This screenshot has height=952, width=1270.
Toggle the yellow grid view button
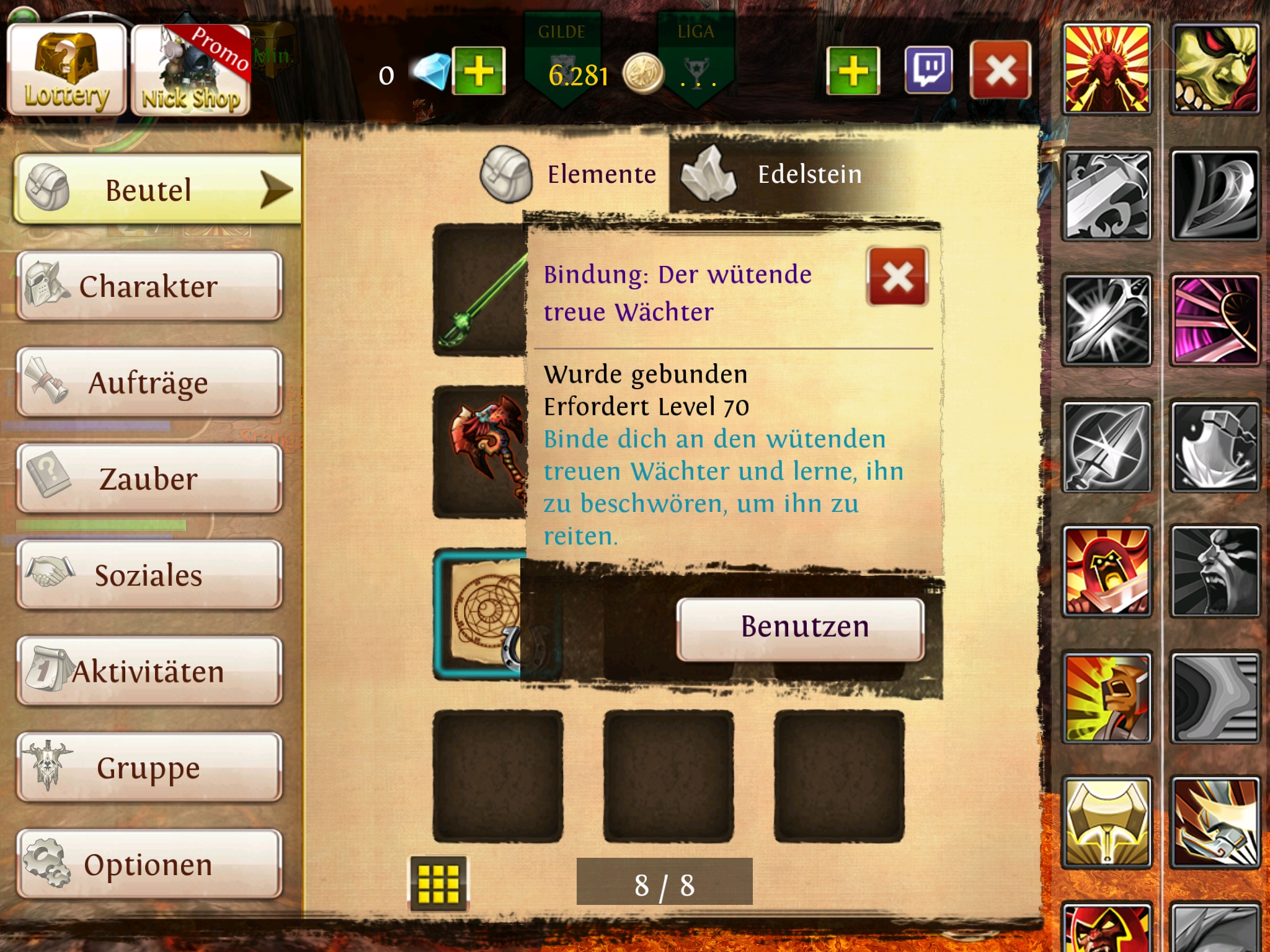pos(438,883)
